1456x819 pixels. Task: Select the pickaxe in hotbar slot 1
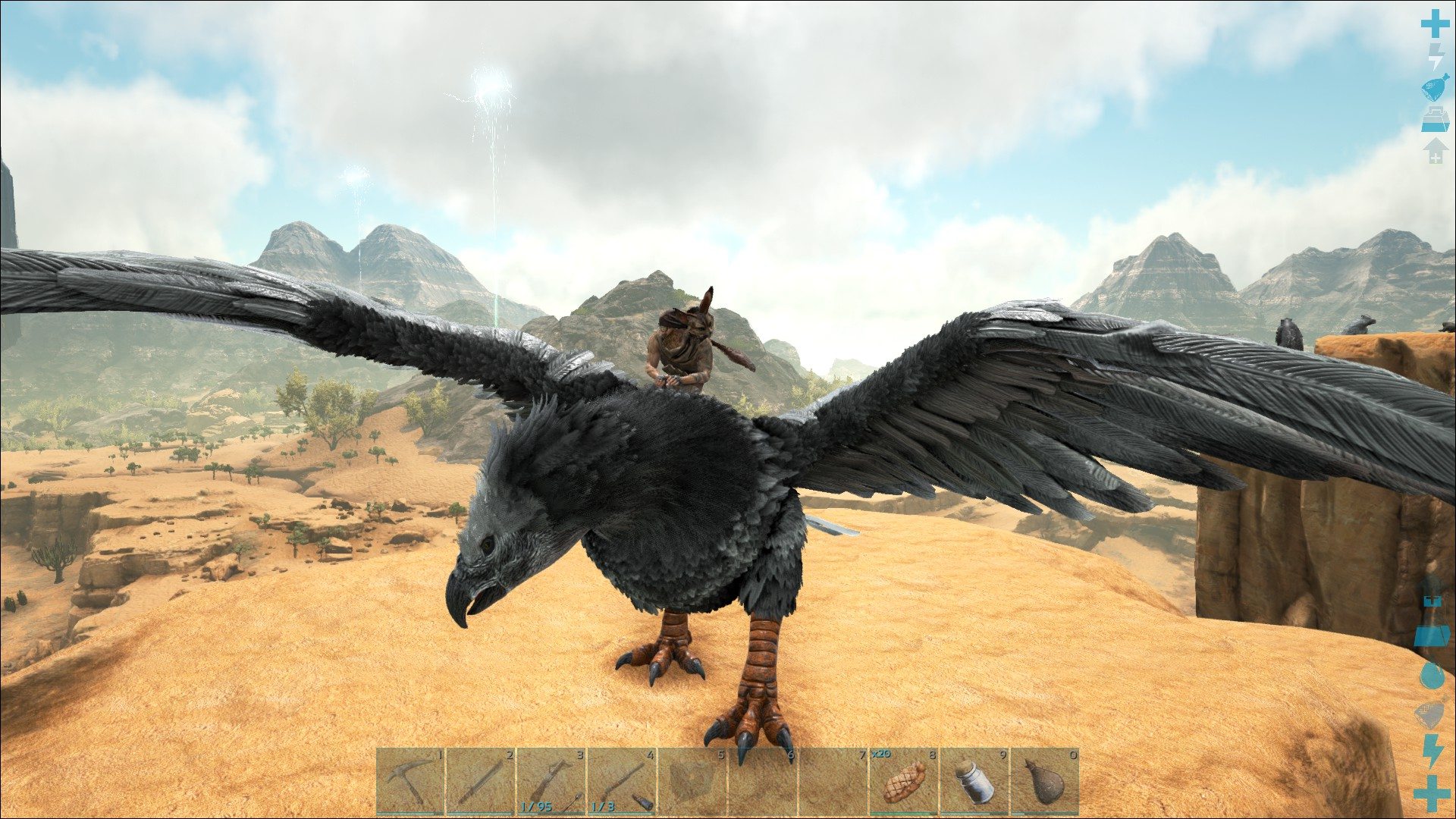(410, 782)
